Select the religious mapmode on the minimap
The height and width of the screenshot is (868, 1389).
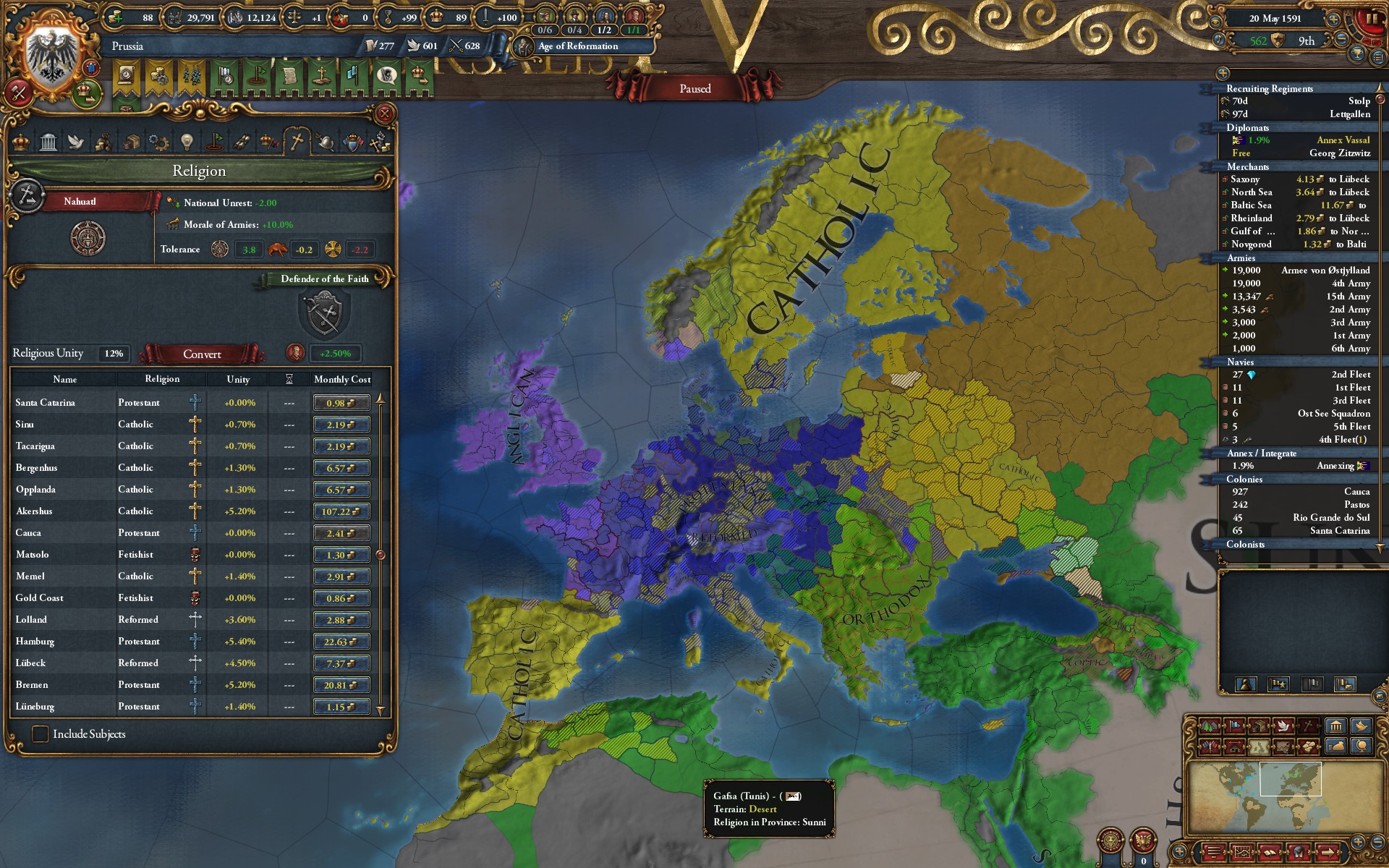click(x=1308, y=727)
